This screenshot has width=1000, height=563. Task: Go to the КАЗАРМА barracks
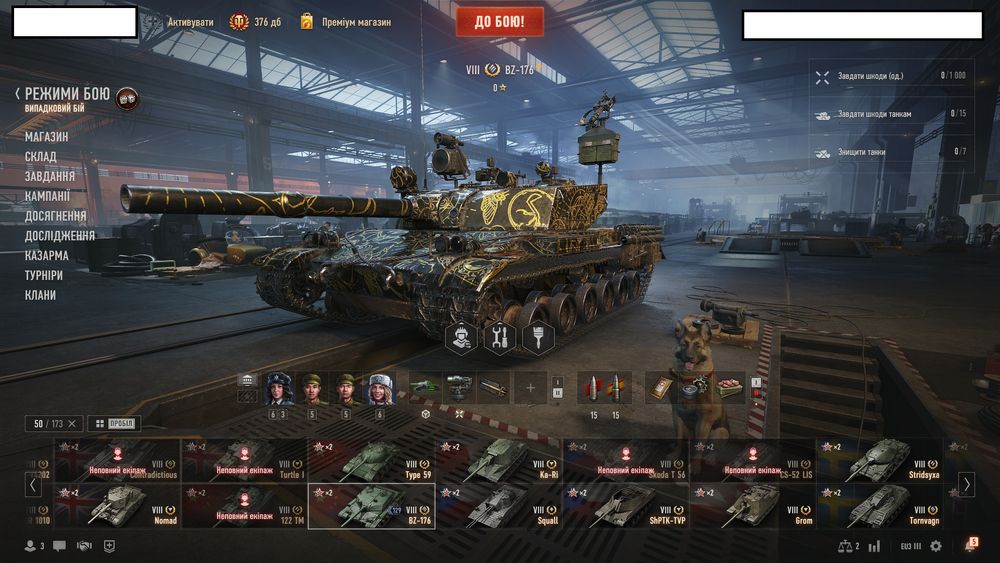pyautogui.click(x=47, y=255)
